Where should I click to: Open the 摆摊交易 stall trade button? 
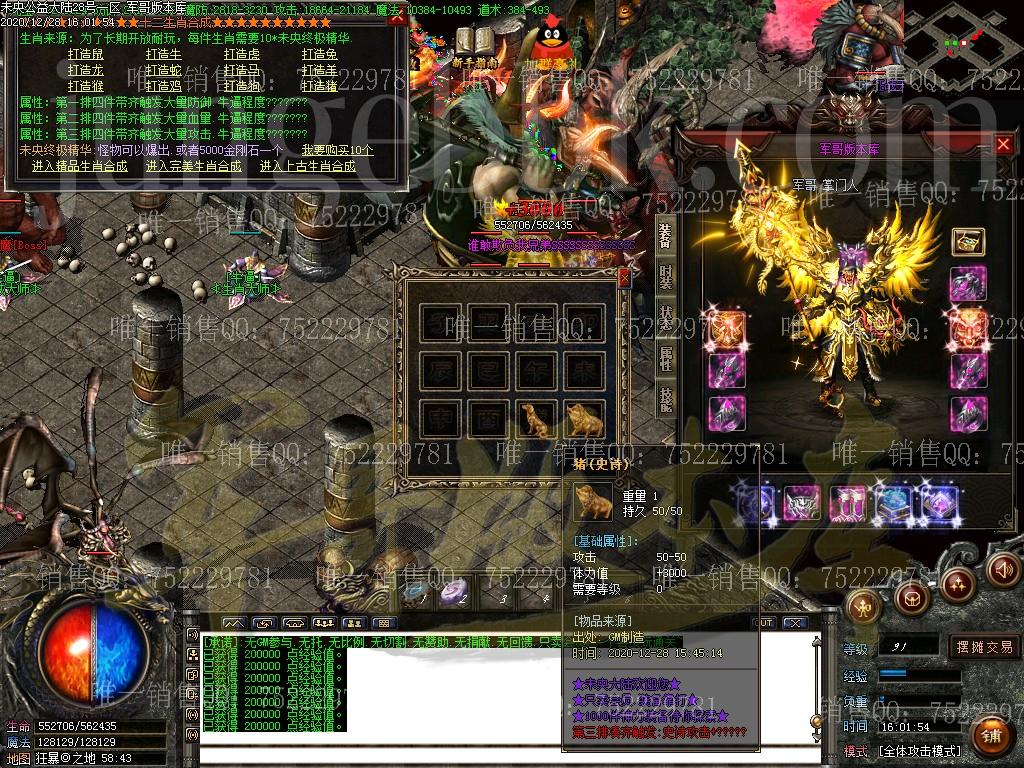[984, 647]
